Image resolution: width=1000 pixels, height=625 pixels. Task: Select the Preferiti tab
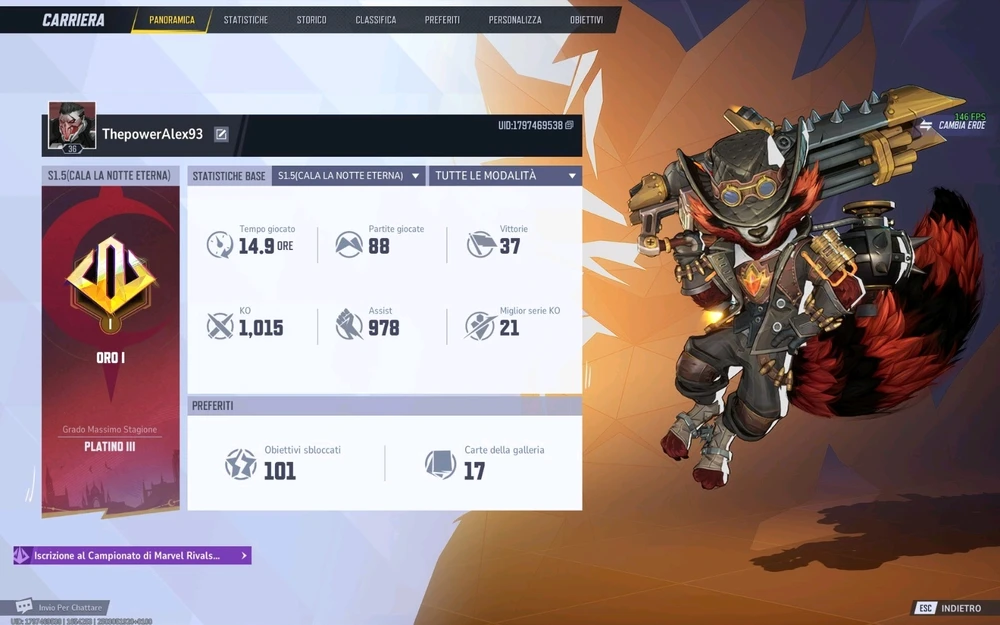pos(442,20)
